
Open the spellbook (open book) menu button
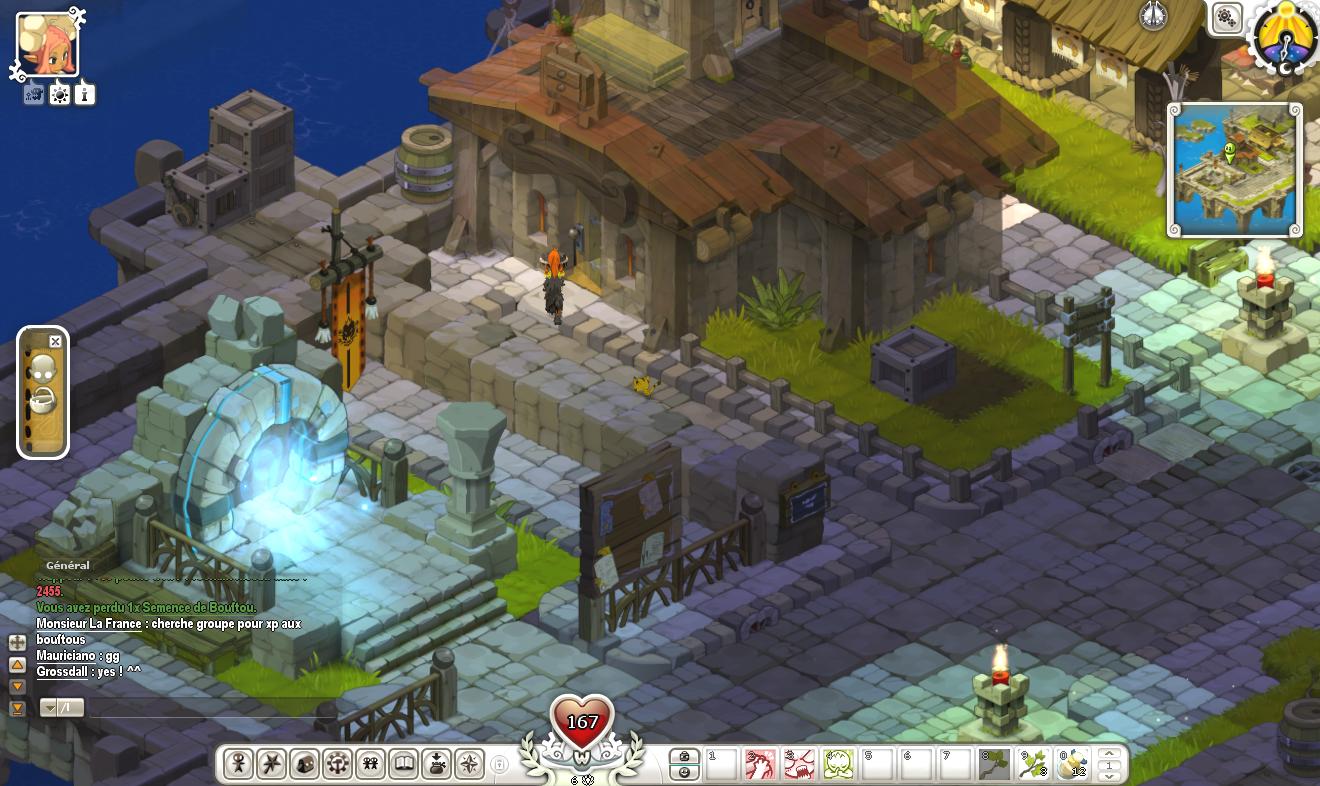pos(403,764)
